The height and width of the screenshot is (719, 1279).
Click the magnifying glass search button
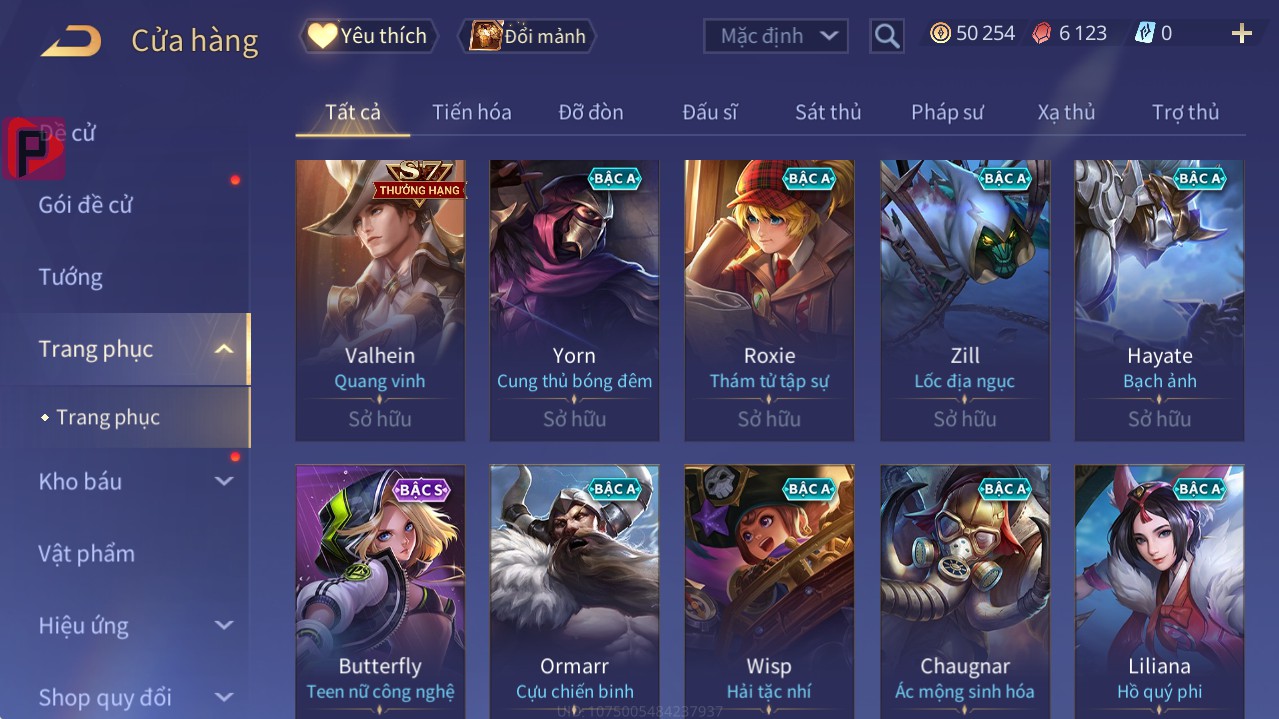(886, 36)
